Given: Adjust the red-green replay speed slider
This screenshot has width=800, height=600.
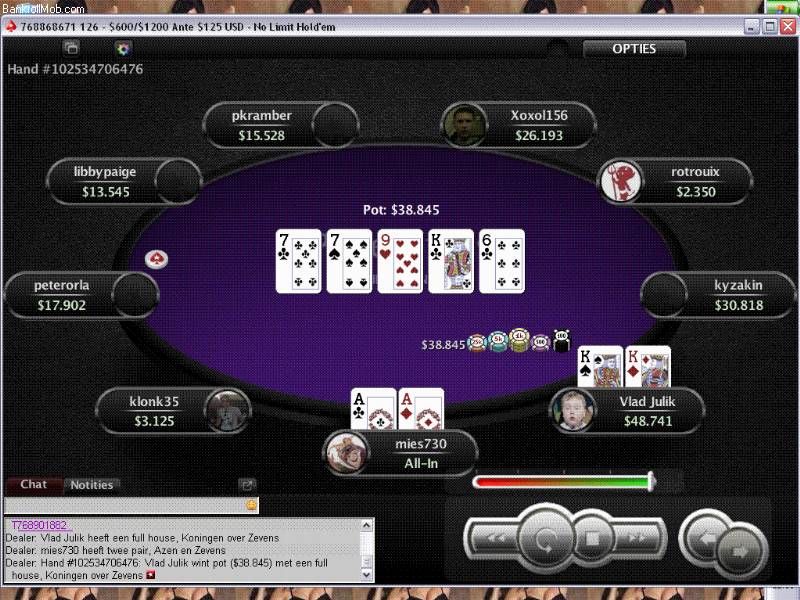Looking at the screenshot, I should [x=651, y=482].
